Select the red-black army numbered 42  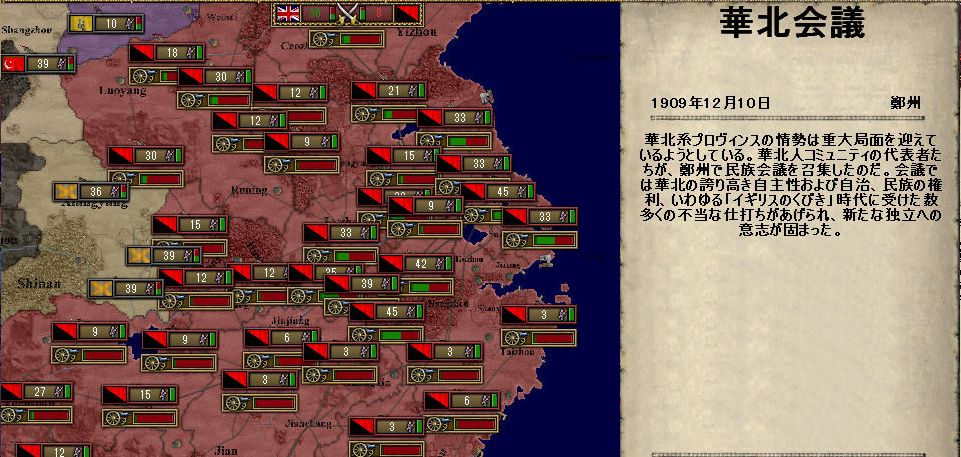416,264
